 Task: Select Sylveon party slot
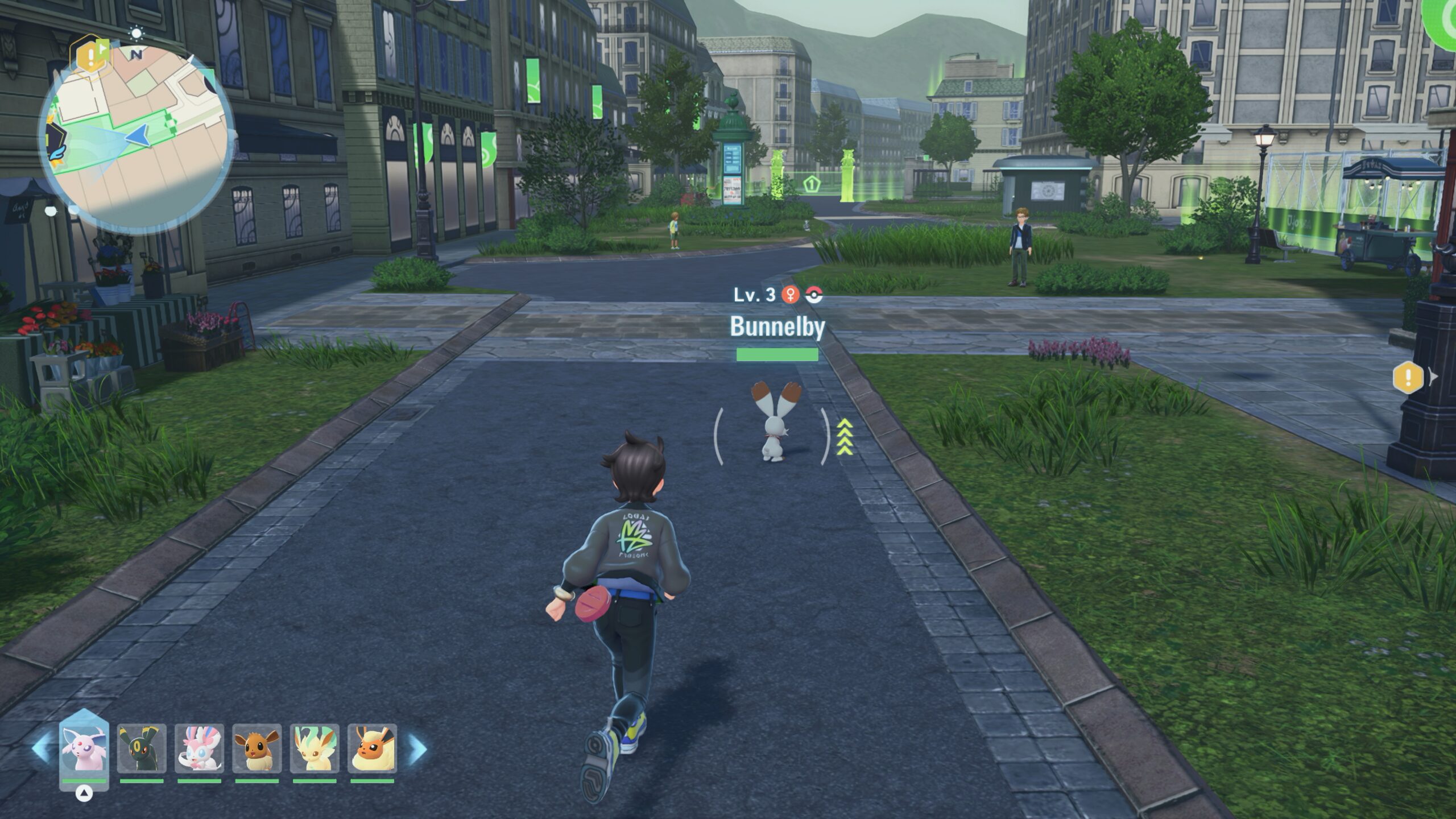(199, 748)
